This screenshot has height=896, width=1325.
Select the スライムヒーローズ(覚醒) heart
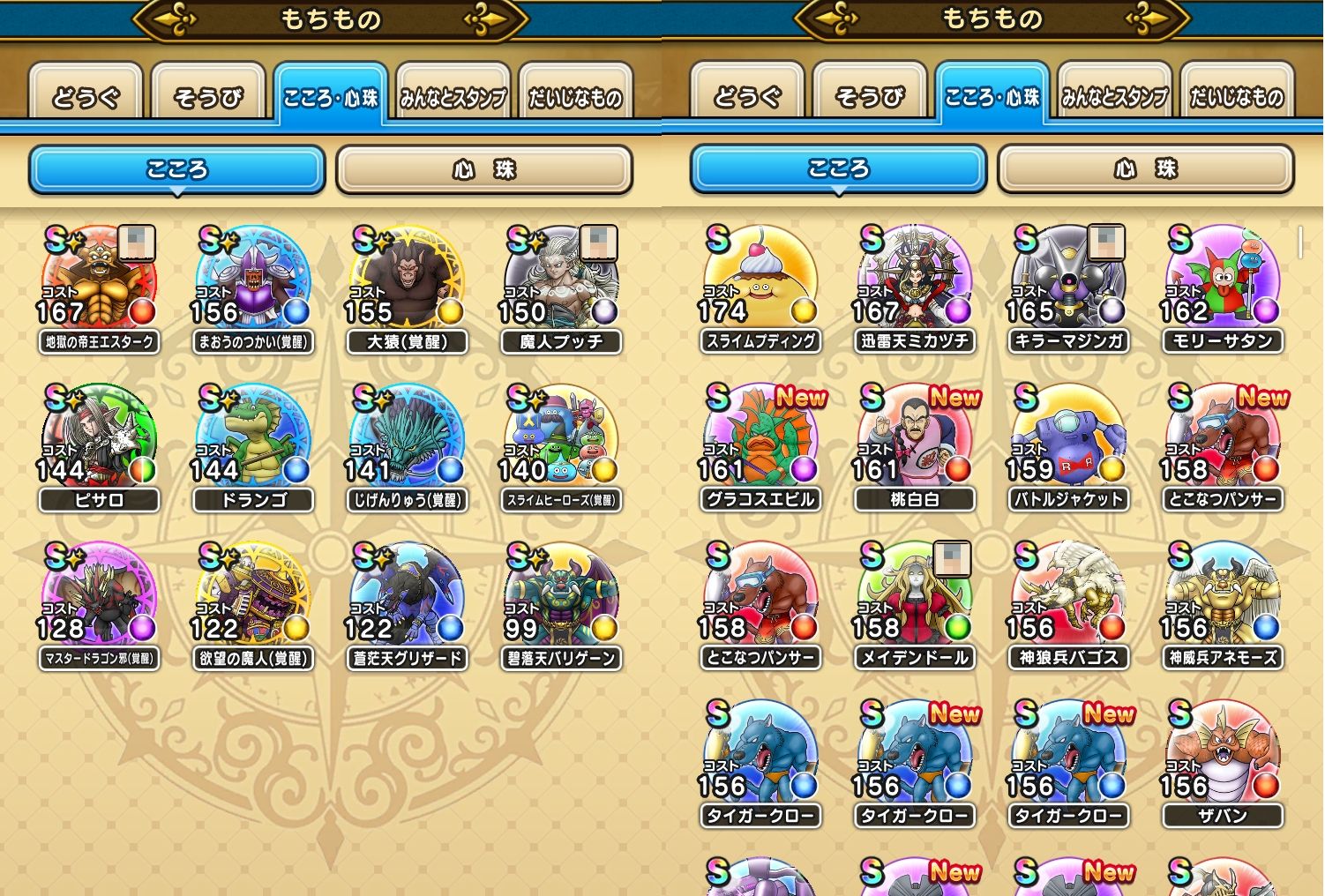pyautogui.click(x=560, y=439)
